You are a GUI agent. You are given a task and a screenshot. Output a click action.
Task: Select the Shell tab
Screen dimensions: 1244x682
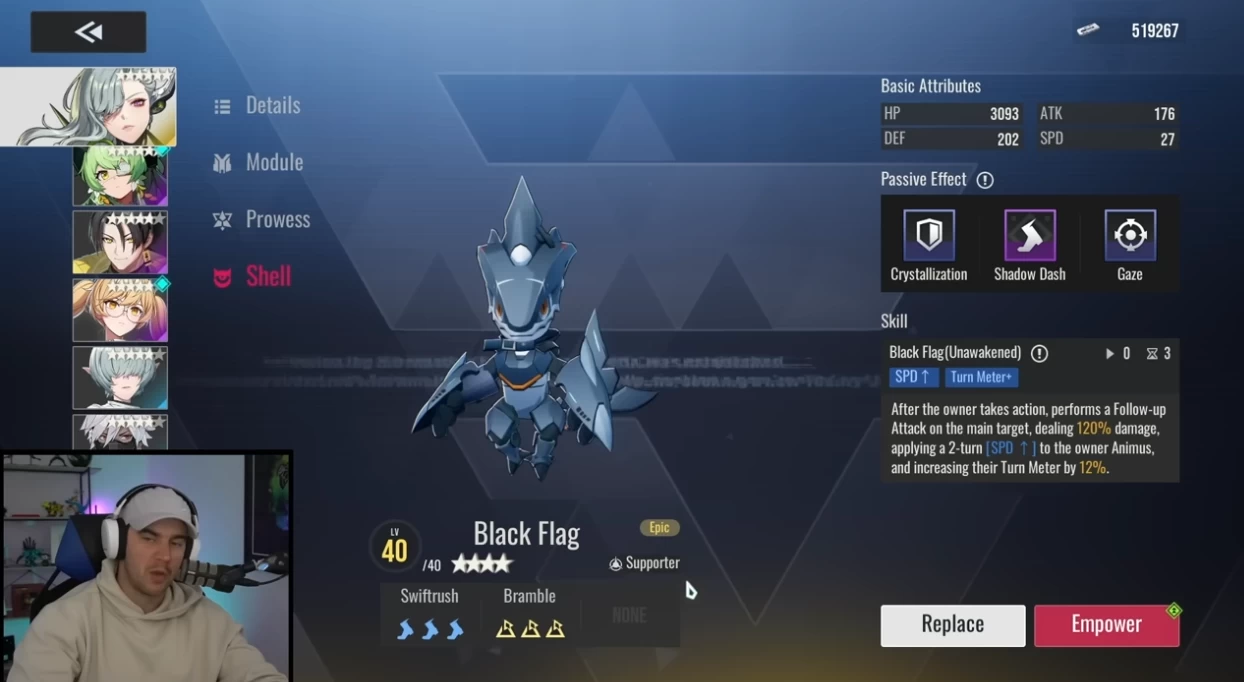pos(253,276)
